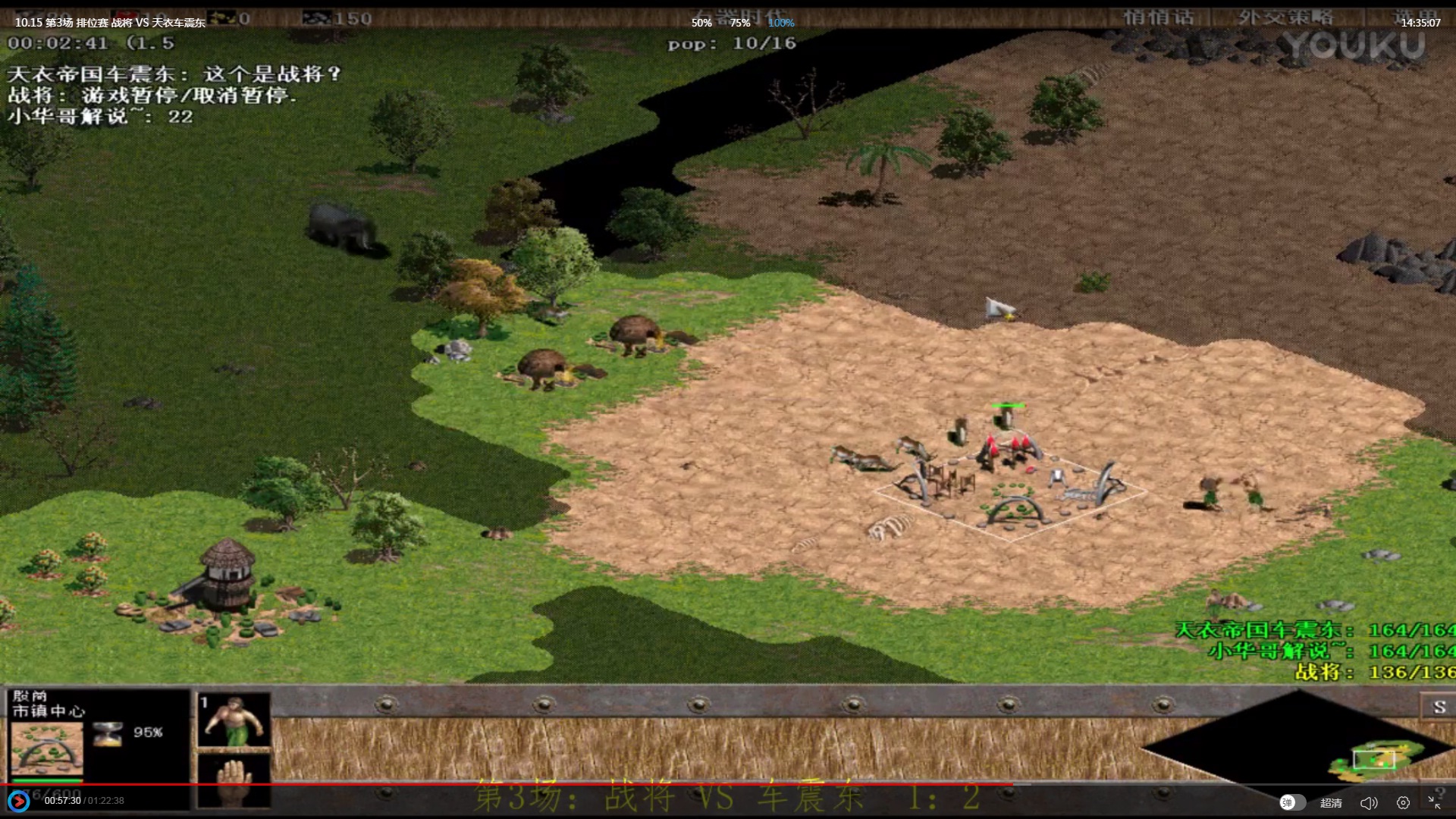Click the volume speaker icon
The height and width of the screenshot is (819, 1456).
point(1368,802)
